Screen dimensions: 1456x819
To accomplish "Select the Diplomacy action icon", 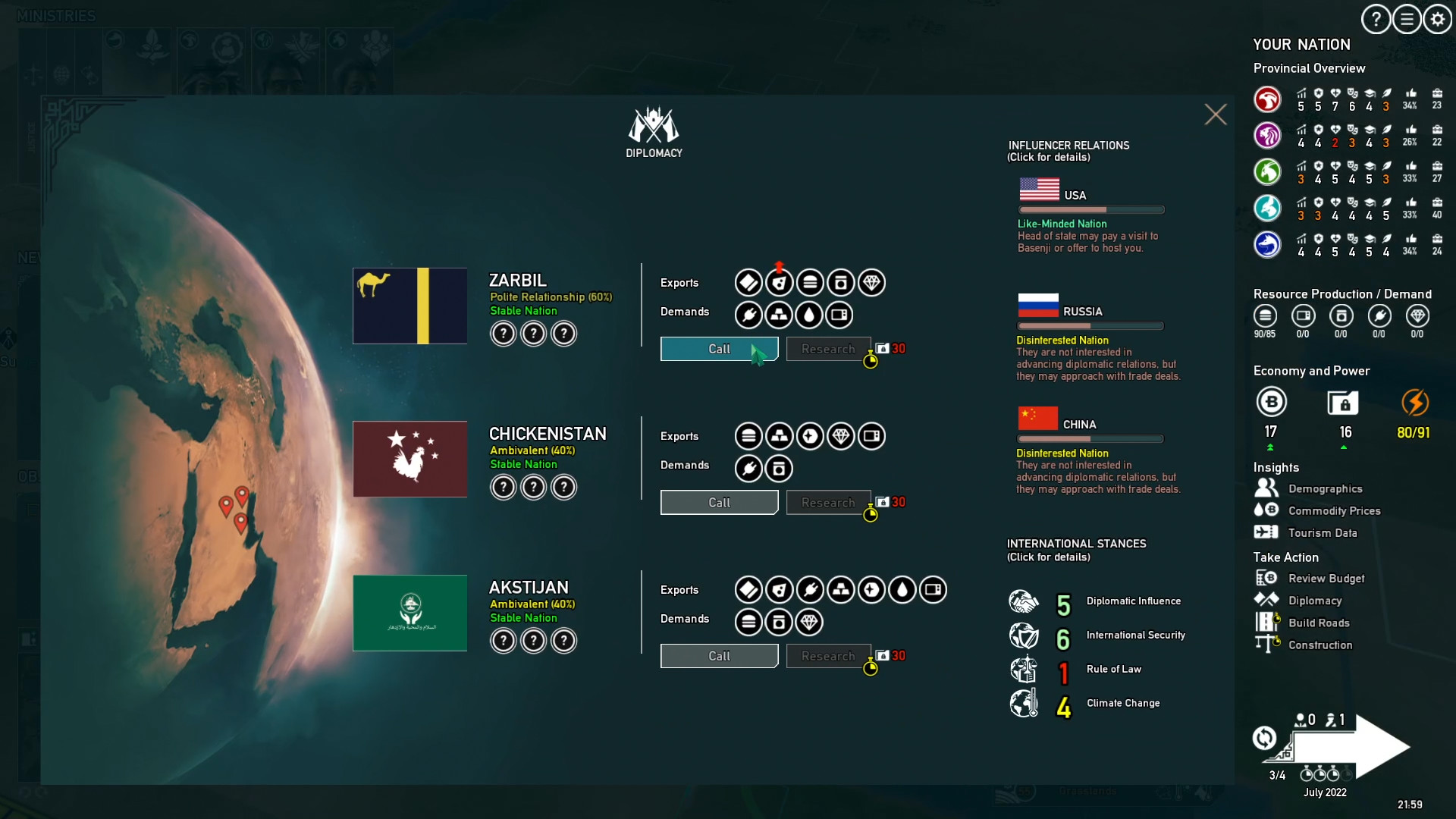I will pyautogui.click(x=1265, y=599).
